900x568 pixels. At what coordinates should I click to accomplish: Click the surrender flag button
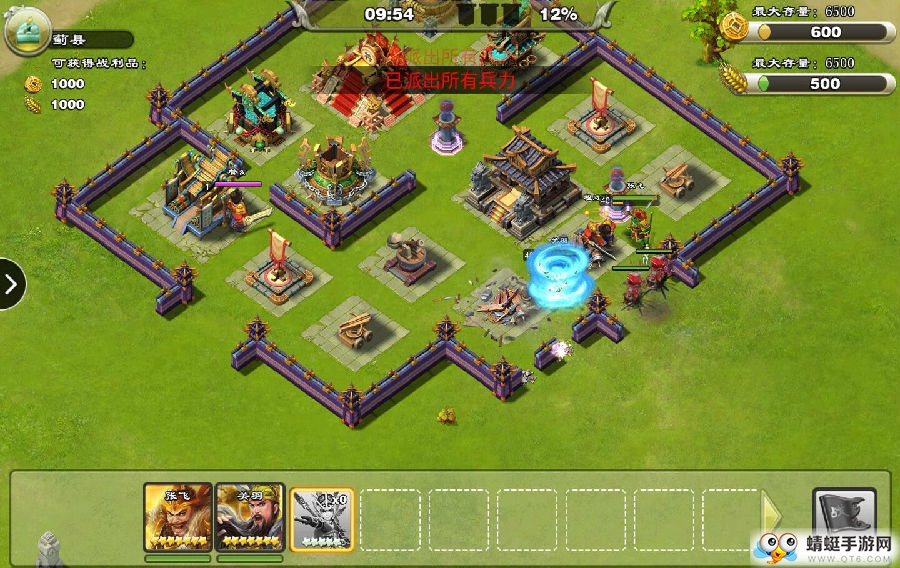tap(843, 516)
